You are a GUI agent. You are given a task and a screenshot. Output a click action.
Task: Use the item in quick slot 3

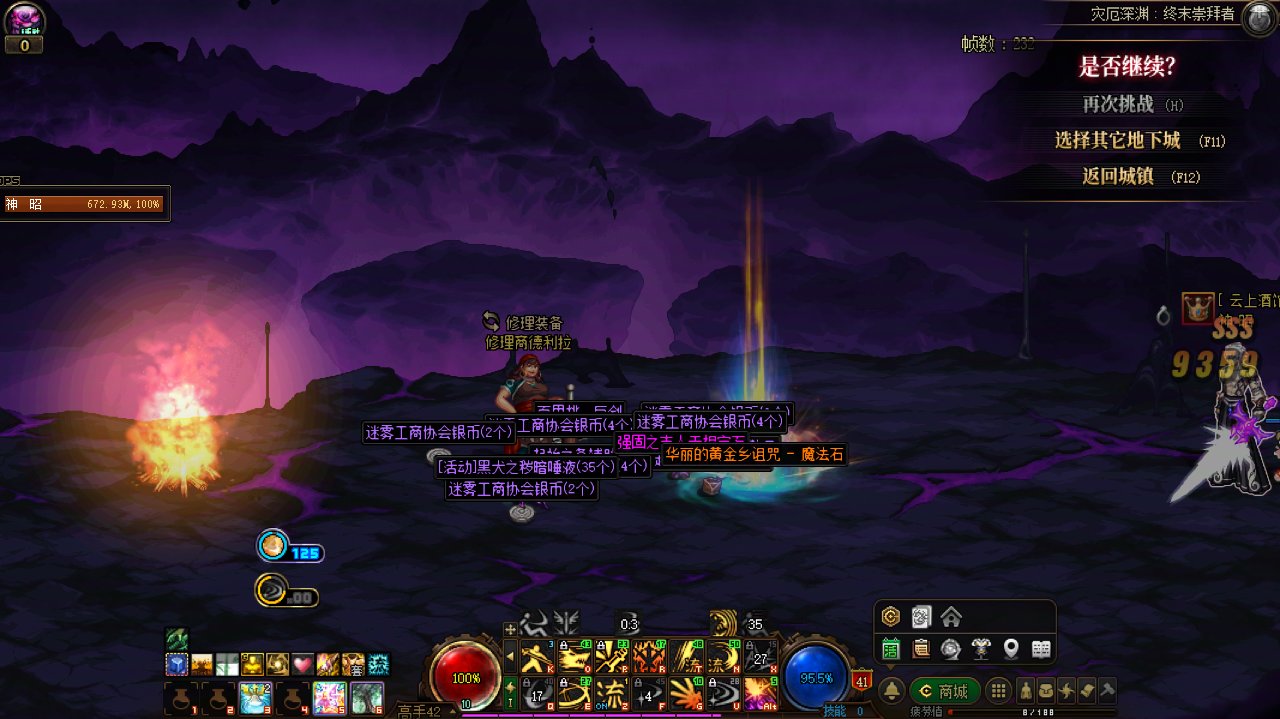click(x=255, y=697)
